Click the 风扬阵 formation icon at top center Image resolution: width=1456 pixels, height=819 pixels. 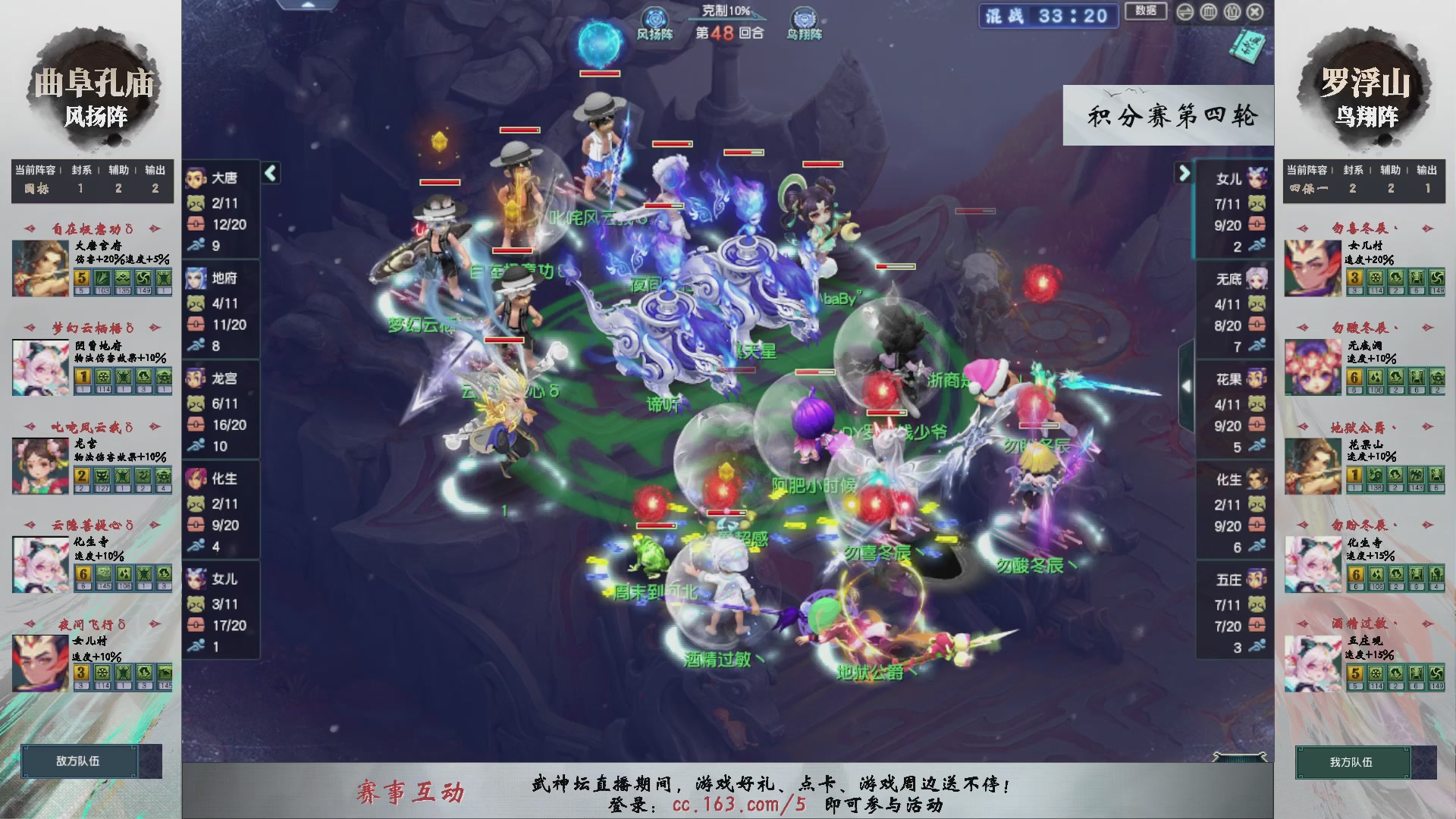coord(654,18)
